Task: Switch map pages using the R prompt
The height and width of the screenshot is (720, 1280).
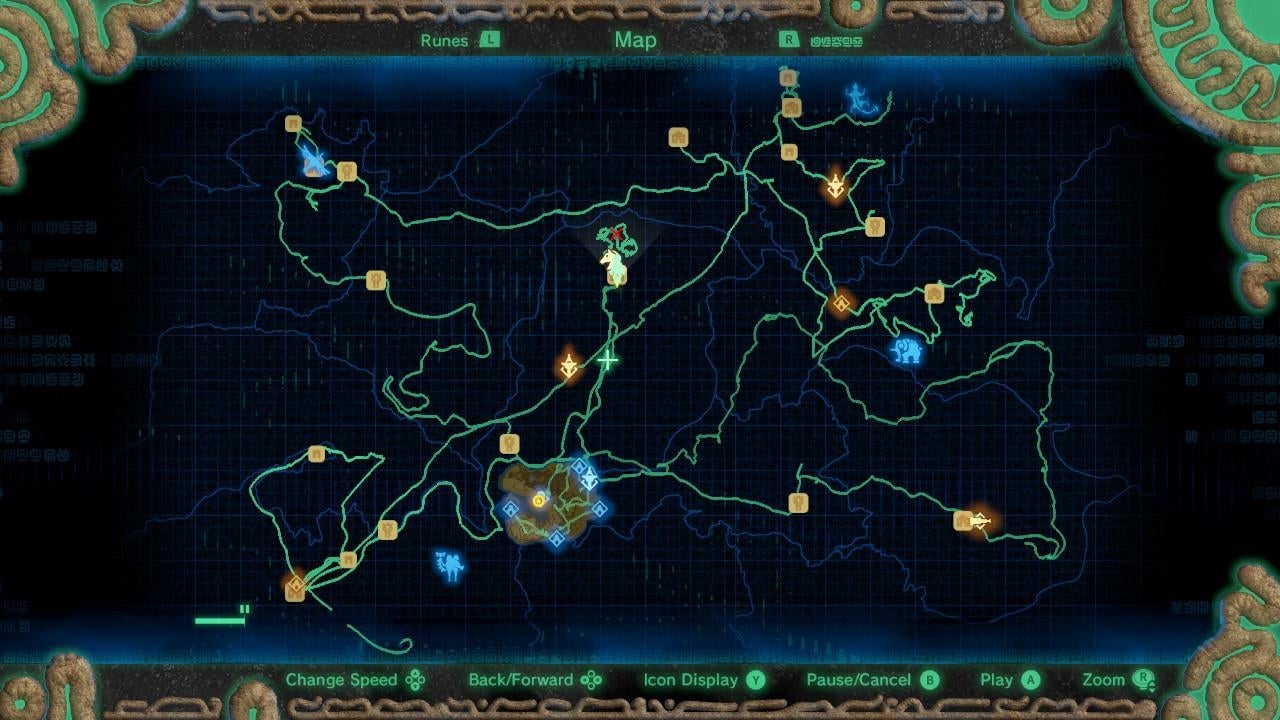Action: pos(789,40)
